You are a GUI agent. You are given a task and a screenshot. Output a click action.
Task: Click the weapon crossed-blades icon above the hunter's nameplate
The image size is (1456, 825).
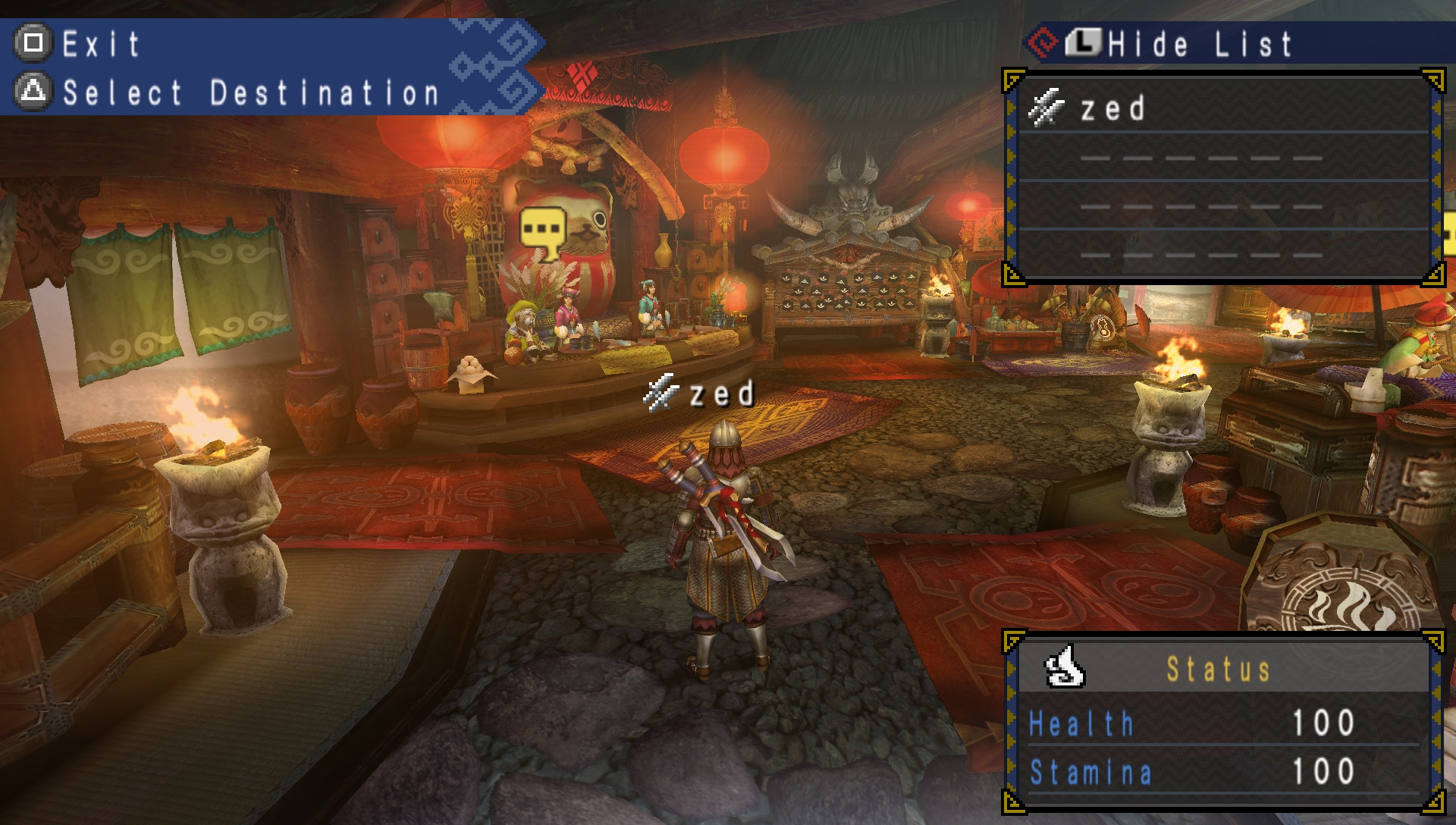tap(661, 392)
